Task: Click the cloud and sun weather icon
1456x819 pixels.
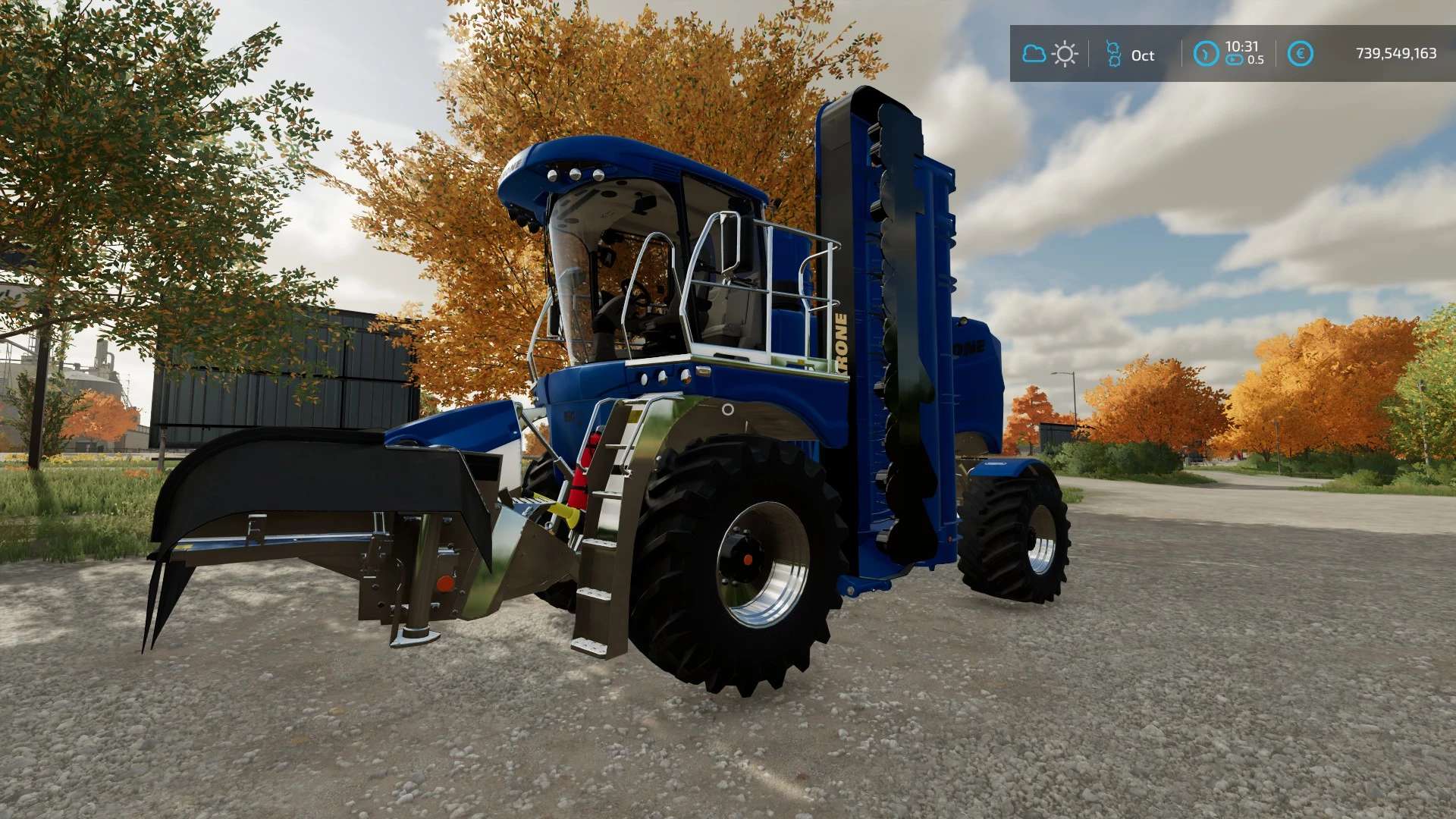Action: click(1050, 54)
